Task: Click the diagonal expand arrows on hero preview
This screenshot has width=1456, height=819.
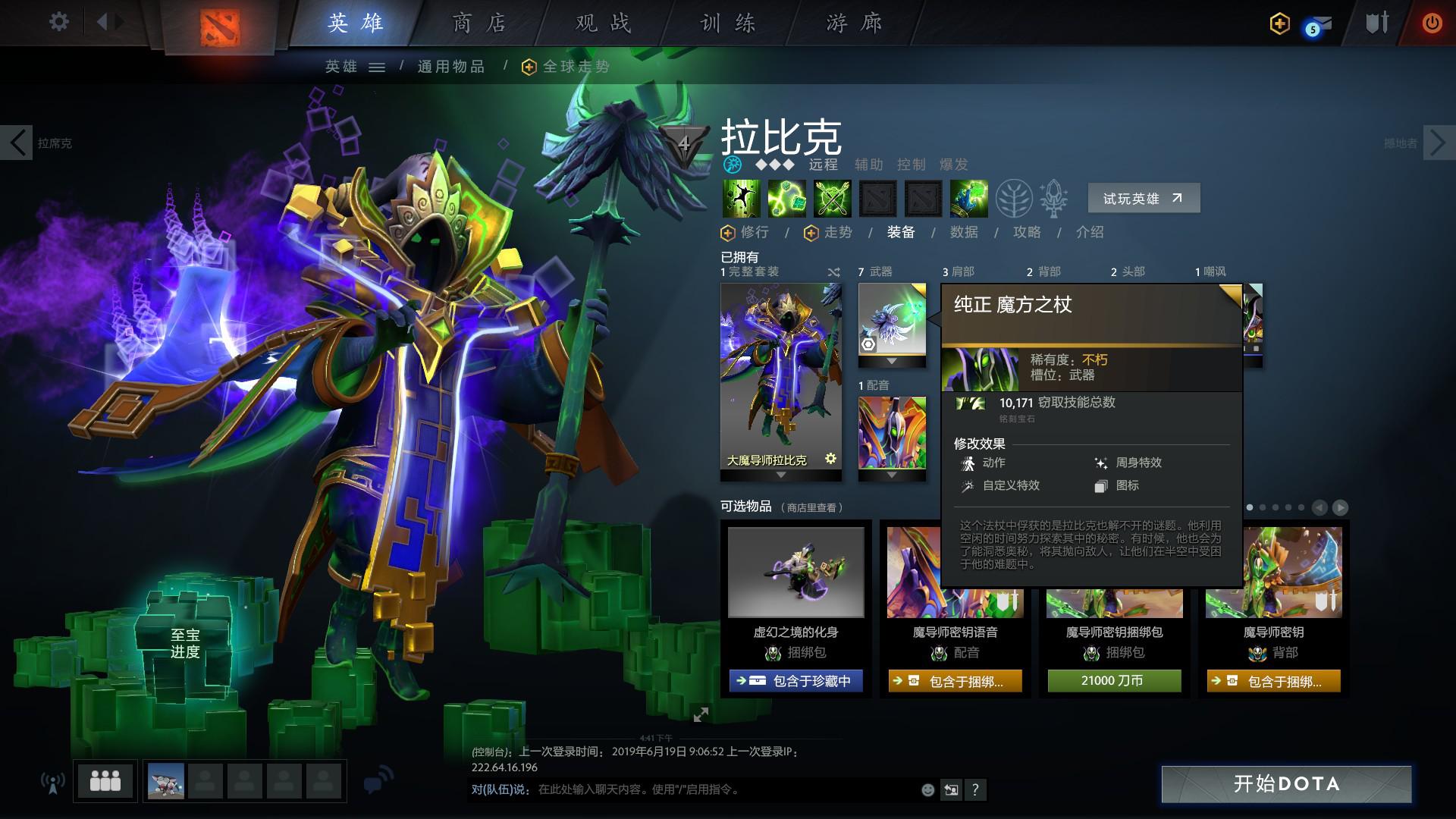Action: click(x=701, y=714)
